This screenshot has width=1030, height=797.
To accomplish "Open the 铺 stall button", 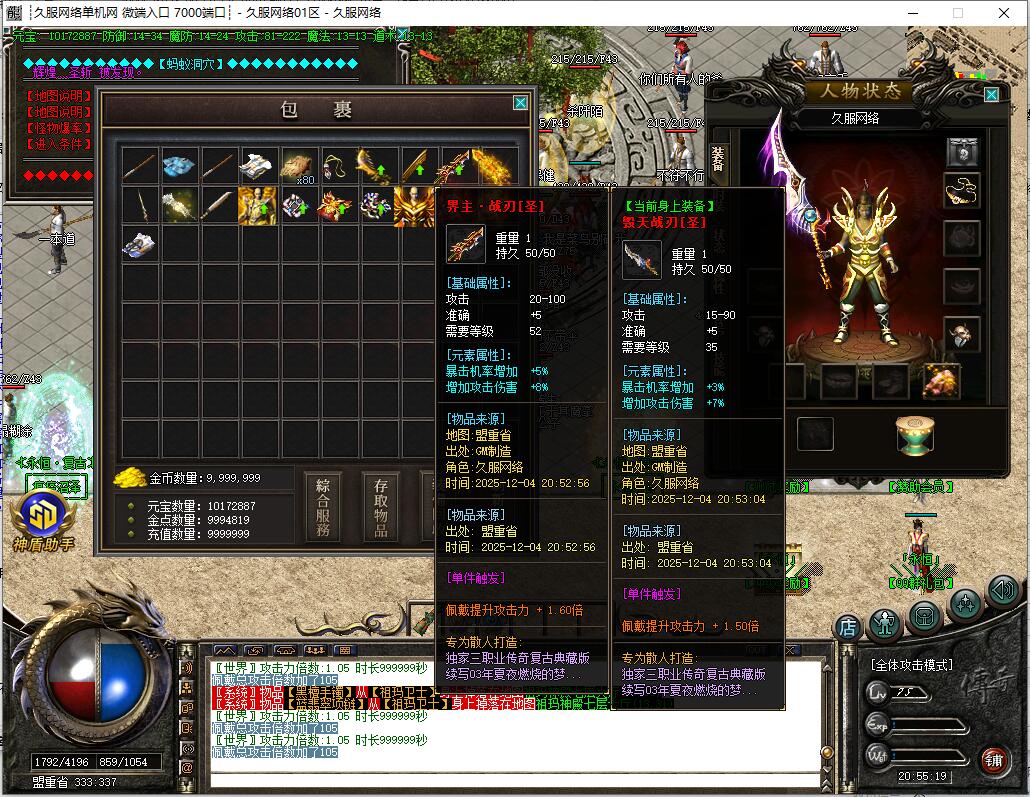I will (x=993, y=760).
